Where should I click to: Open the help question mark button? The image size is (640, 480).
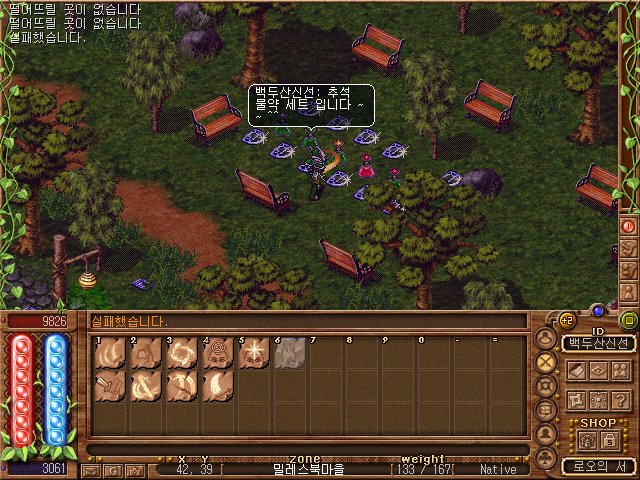click(620, 400)
